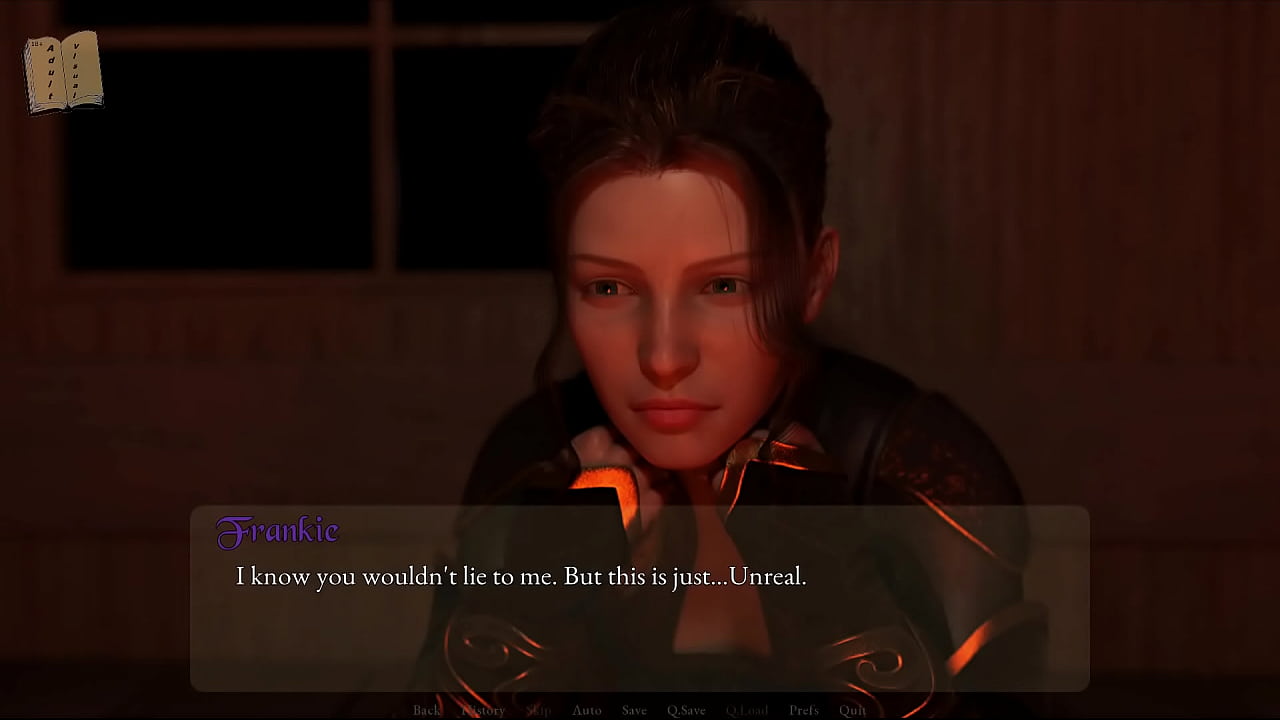Quick save with Q.Save

[x=686, y=710]
